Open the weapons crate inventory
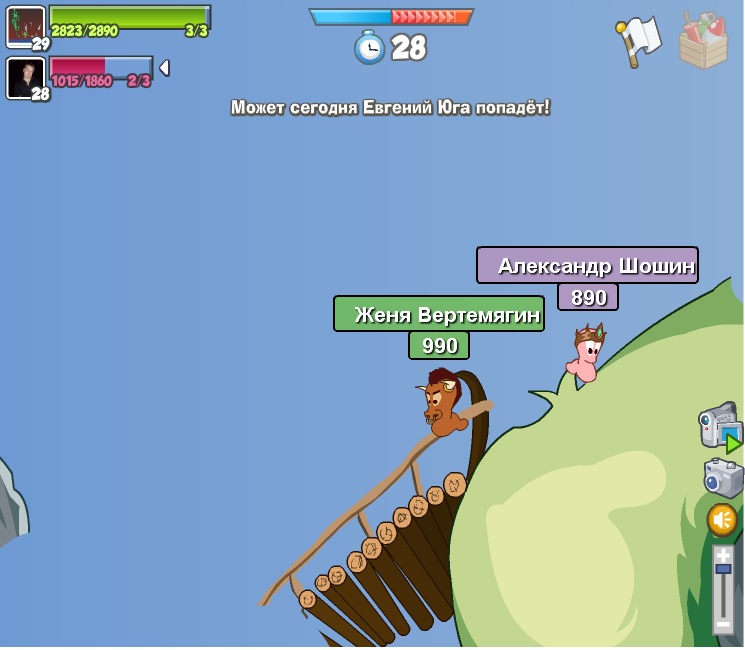The image size is (745, 650). [x=703, y=41]
